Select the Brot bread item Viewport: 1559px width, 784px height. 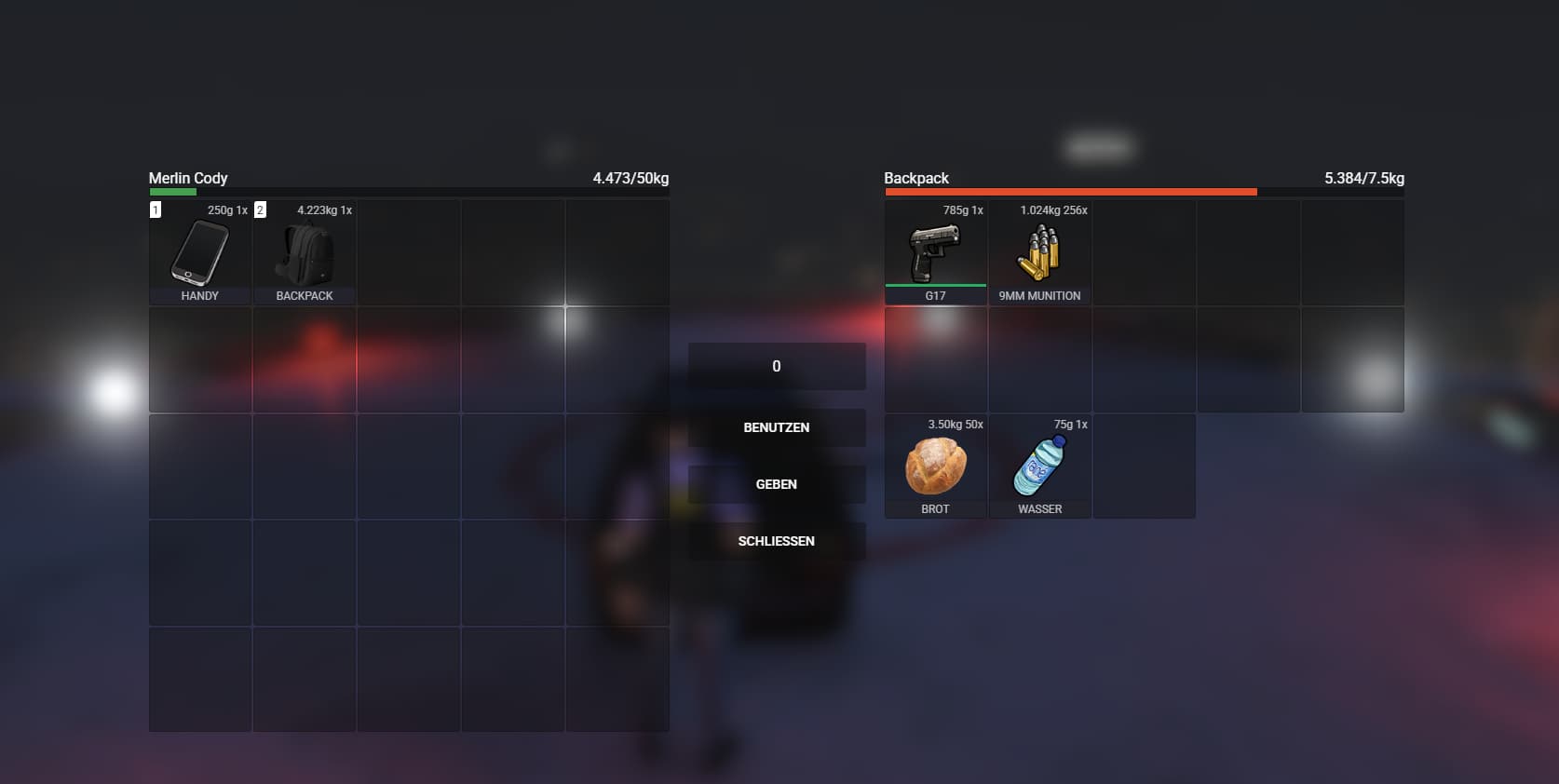[935, 466]
